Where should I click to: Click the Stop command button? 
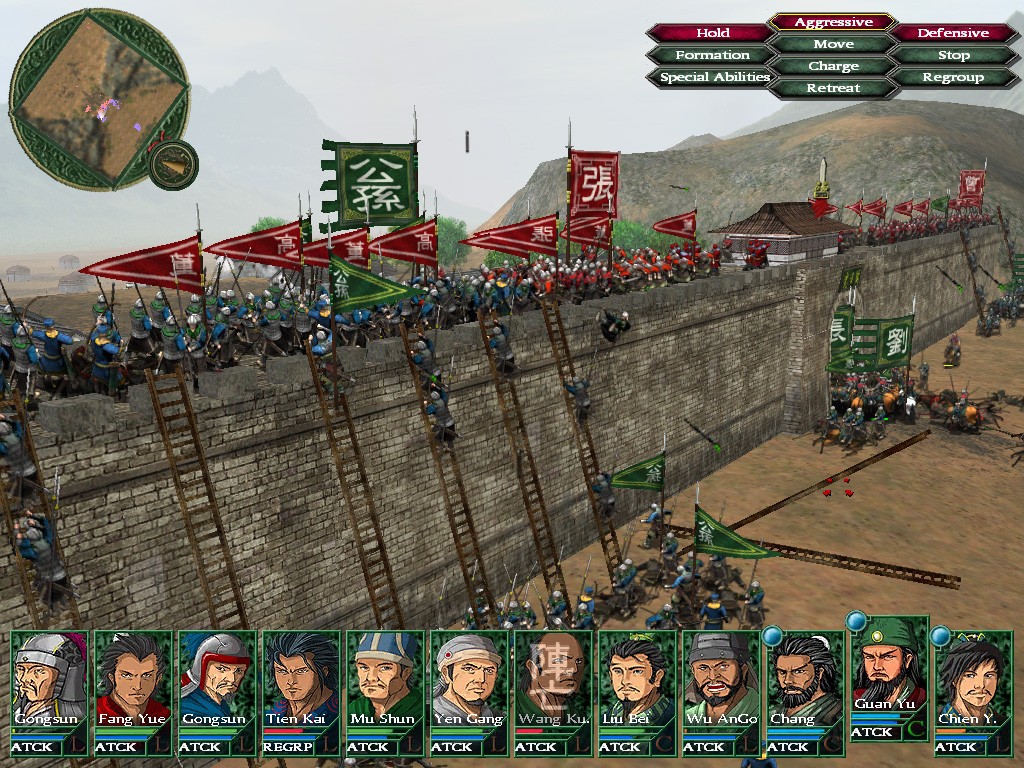click(953, 55)
